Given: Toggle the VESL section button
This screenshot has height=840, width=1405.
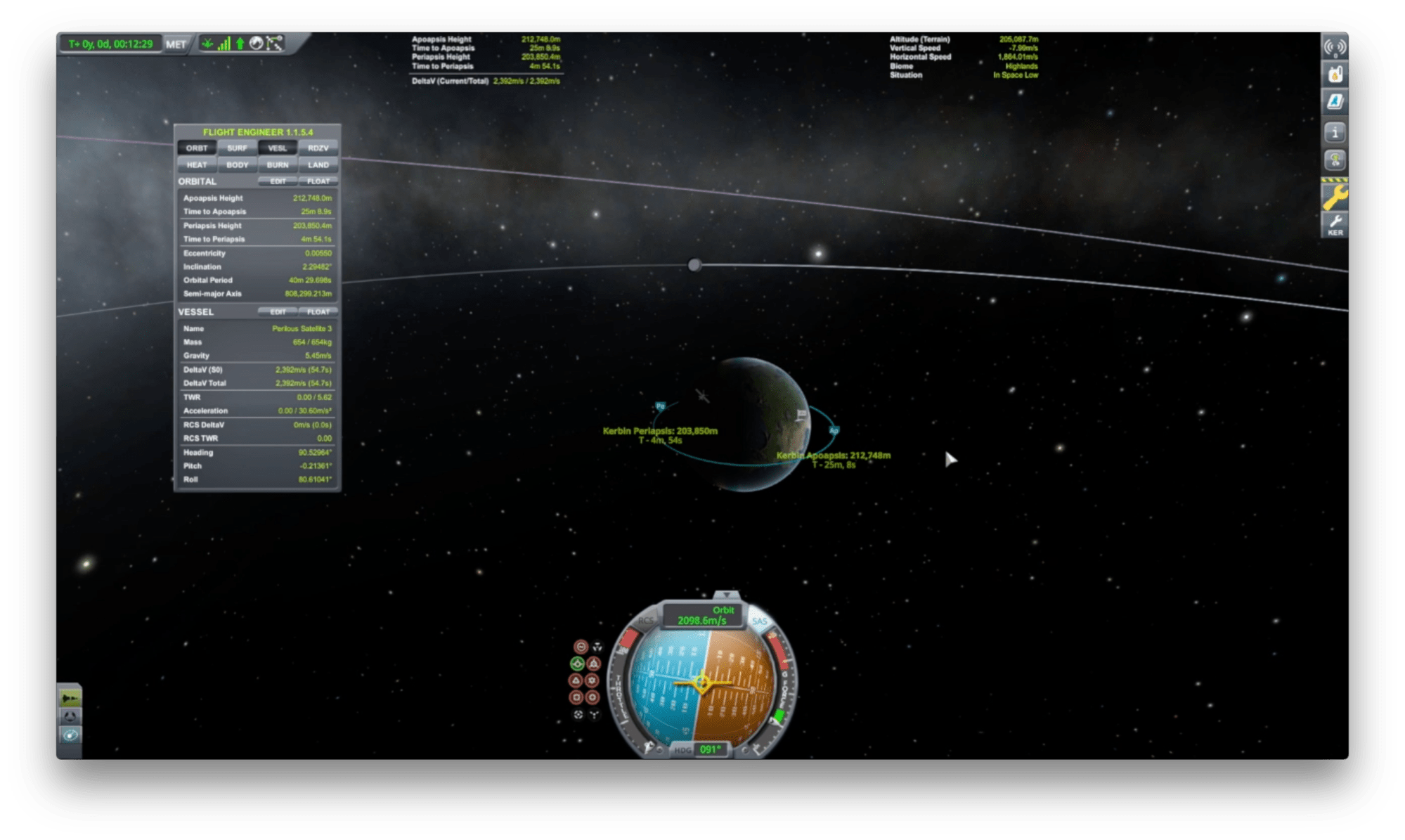Looking at the screenshot, I should 278,148.
